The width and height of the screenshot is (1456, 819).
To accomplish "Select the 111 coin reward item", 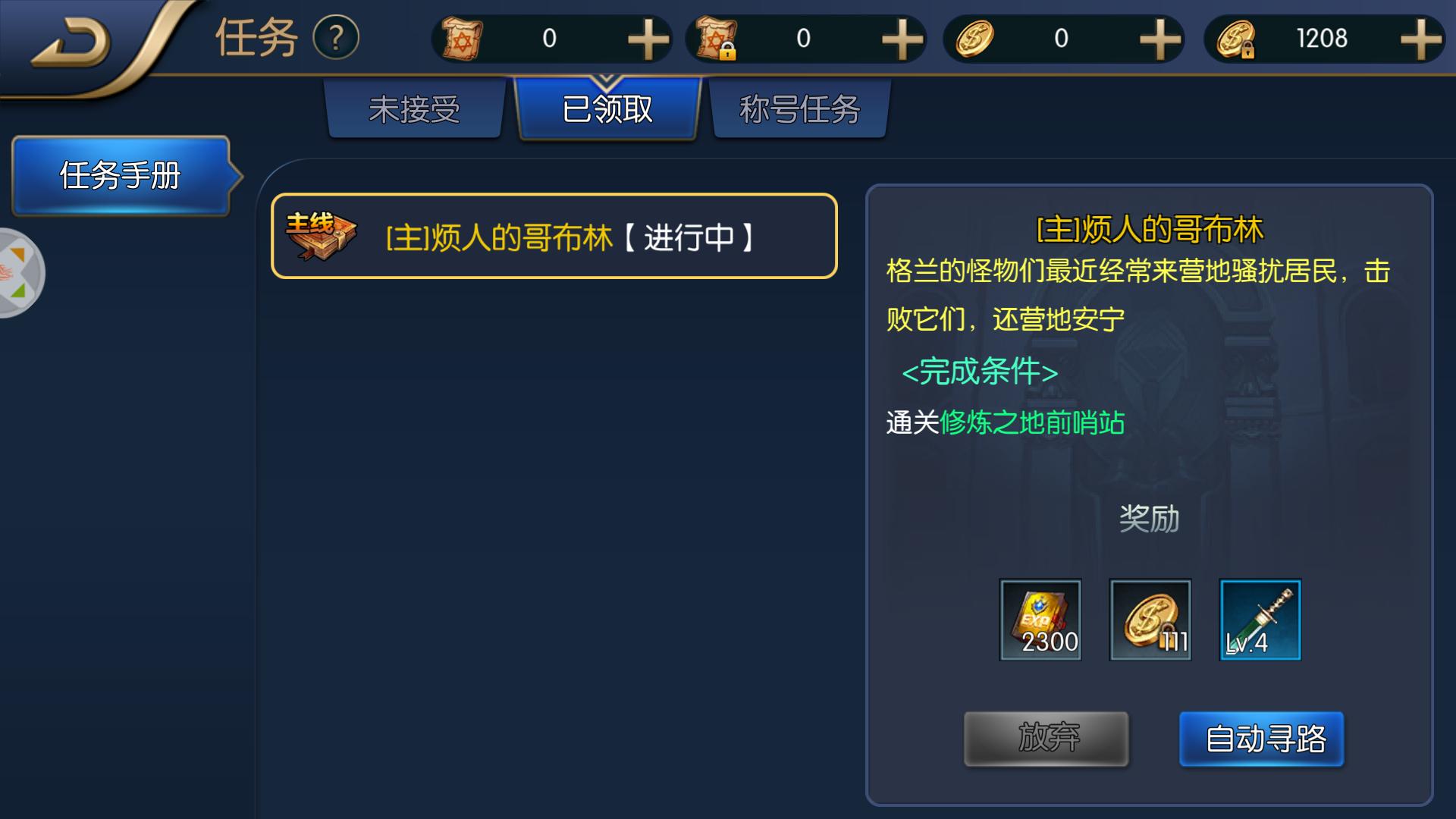I will [x=1150, y=620].
